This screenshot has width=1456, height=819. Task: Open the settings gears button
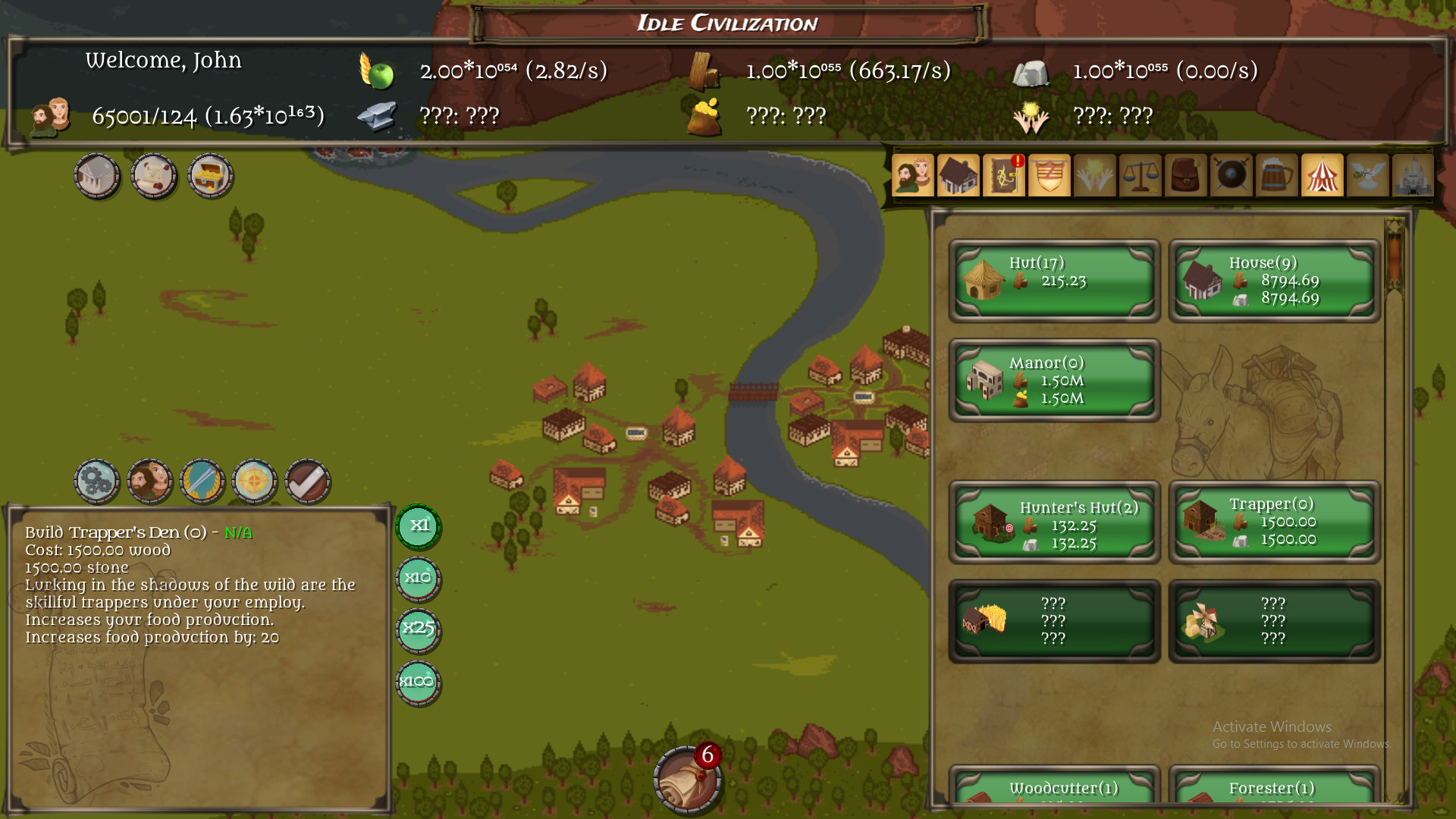(97, 482)
